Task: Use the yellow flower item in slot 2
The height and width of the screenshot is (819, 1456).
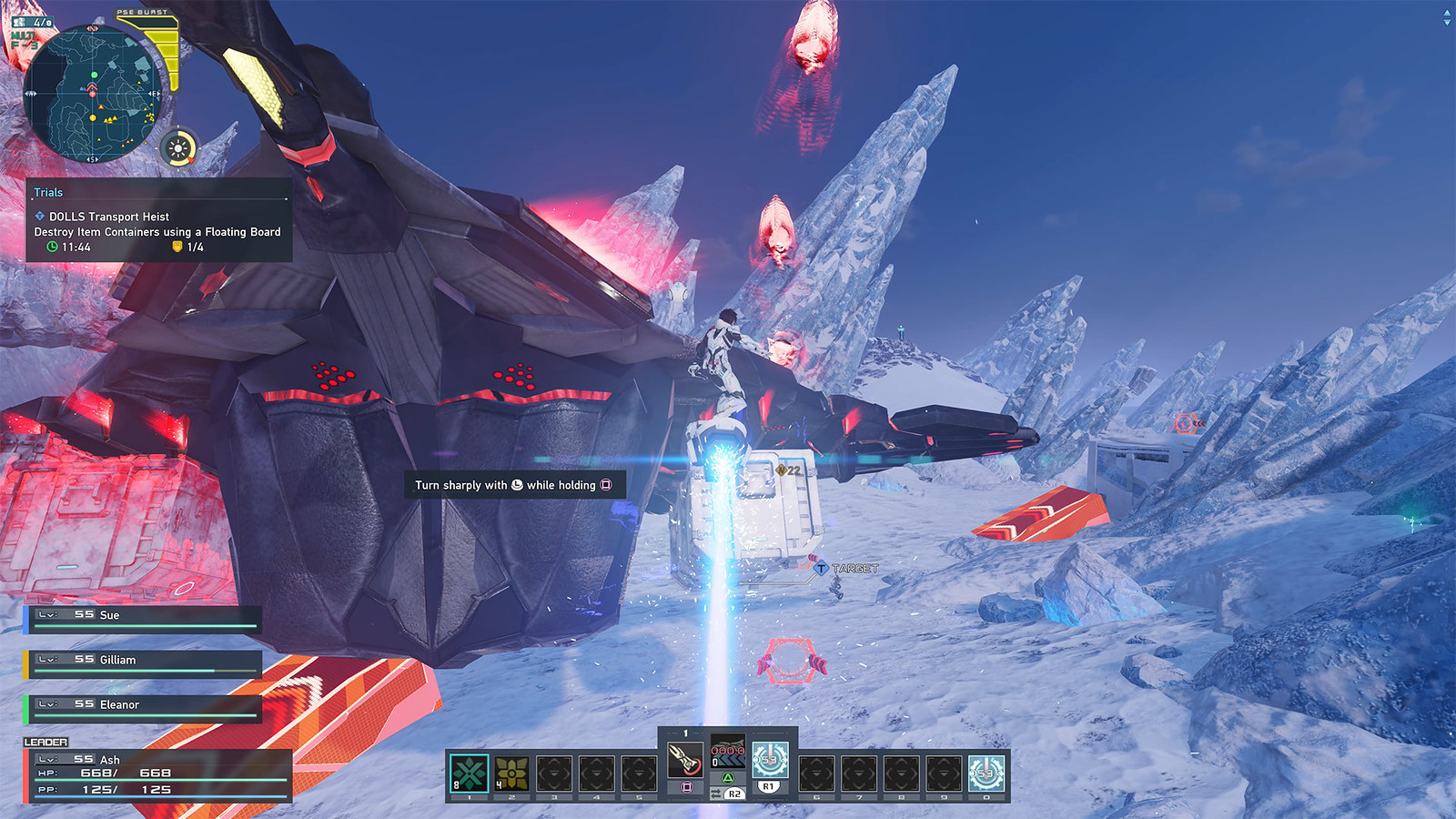Action: click(x=511, y=773)
